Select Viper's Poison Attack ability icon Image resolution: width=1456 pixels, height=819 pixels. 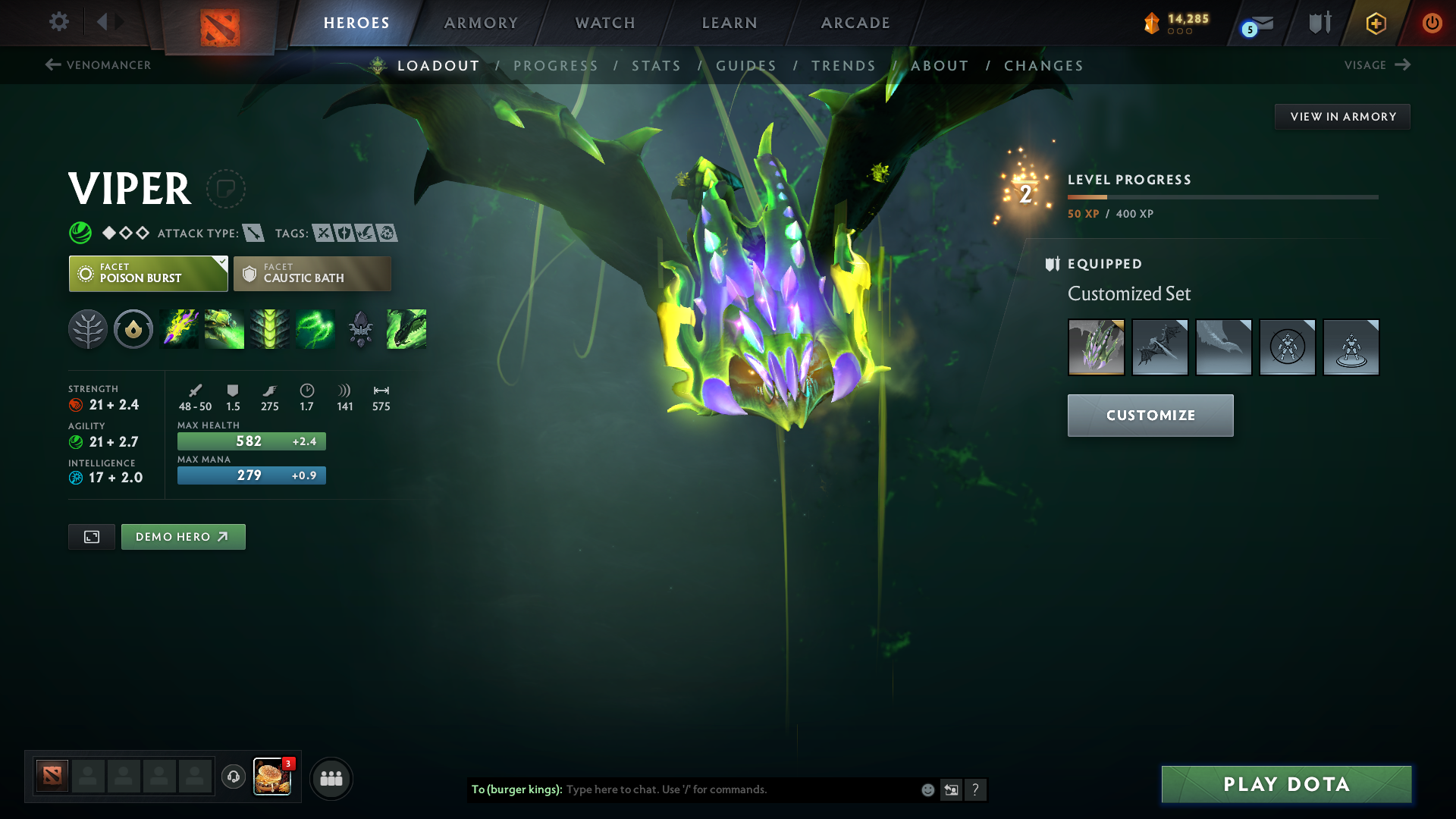pyautogui.click(x=179, y=328)
